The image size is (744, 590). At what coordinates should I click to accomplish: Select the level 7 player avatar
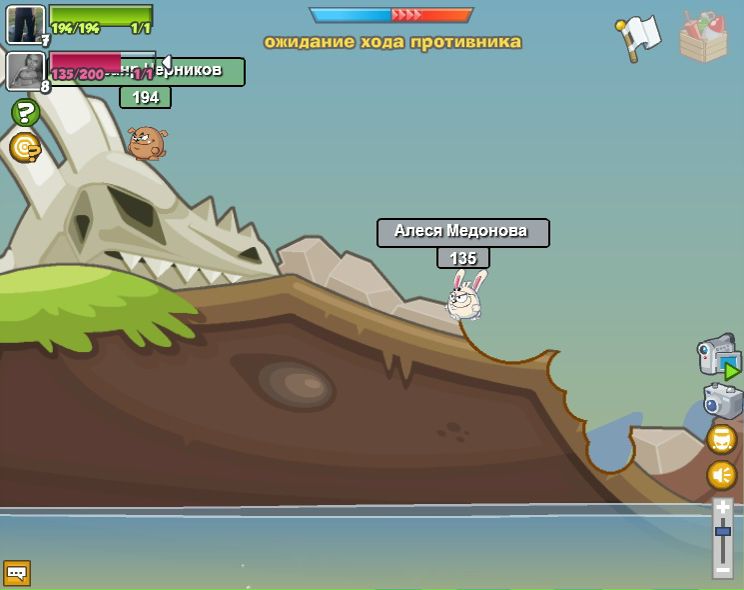[25, 24]
